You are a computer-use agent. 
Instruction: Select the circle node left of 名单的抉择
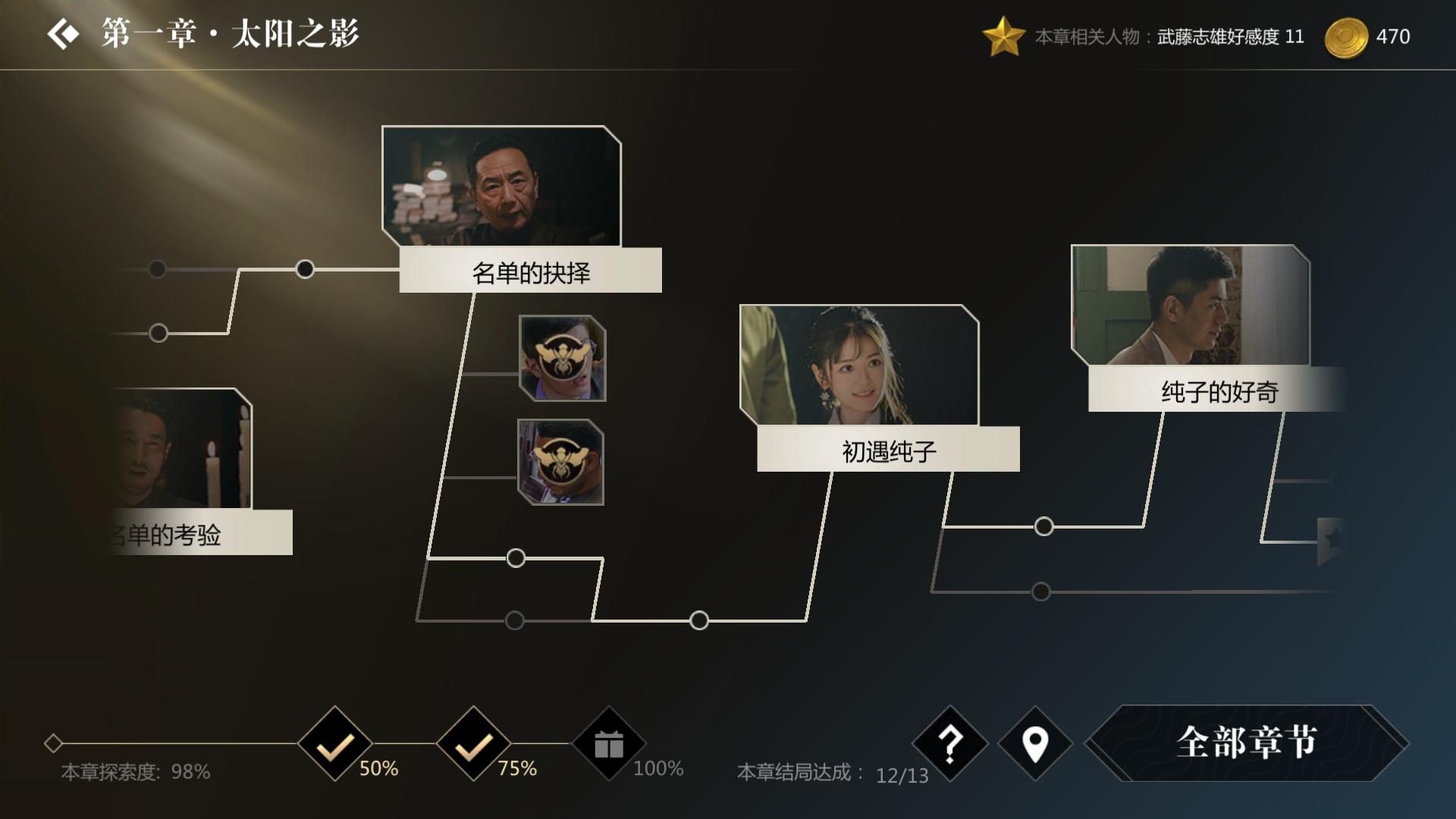(306, 268)
